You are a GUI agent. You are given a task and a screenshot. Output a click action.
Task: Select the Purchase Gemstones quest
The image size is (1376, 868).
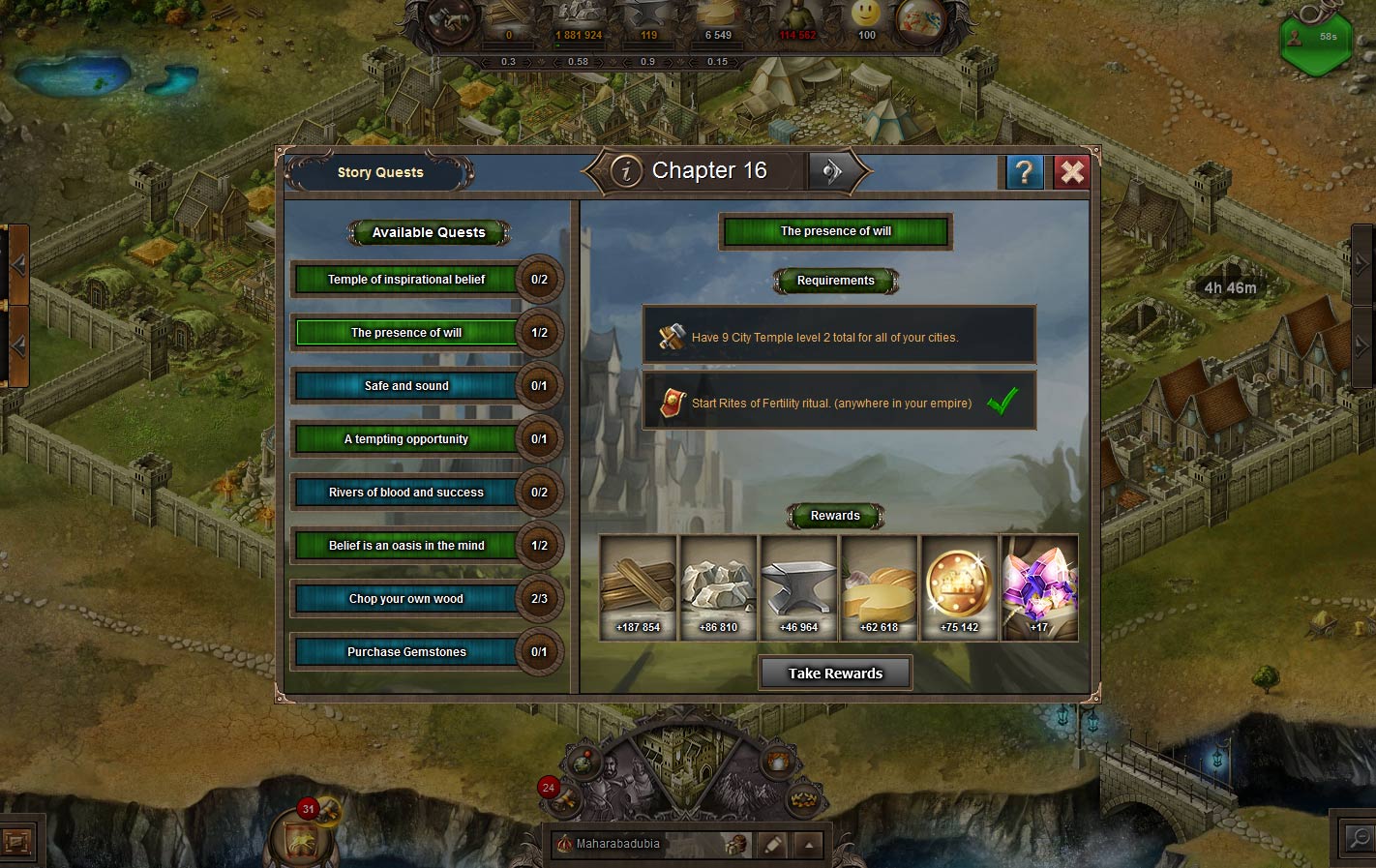[x=406, y=652]
